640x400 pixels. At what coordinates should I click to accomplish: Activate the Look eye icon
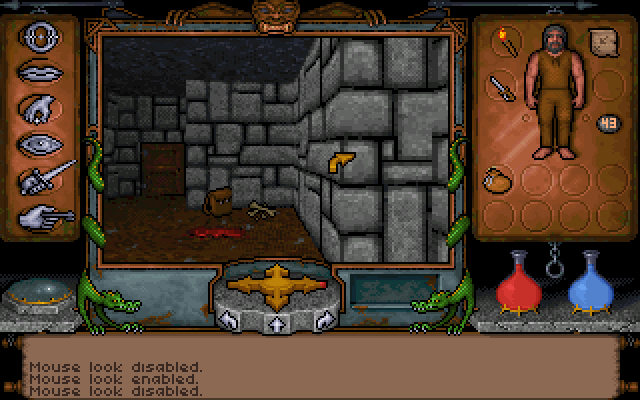tap(36, 143)
